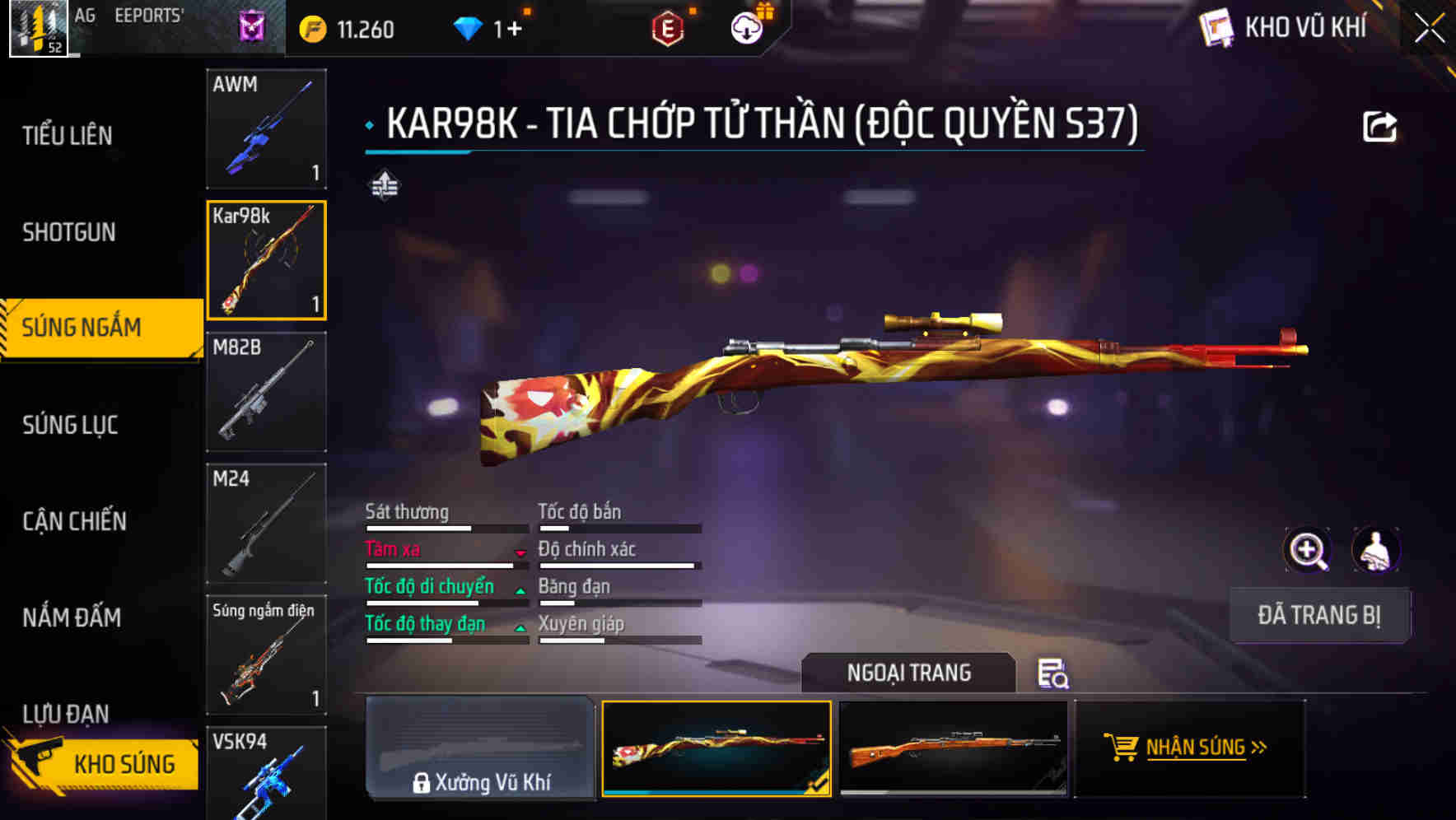
Task: Click the green up arrow on Tốc độ di chuyển
Action: click(521, 592)
